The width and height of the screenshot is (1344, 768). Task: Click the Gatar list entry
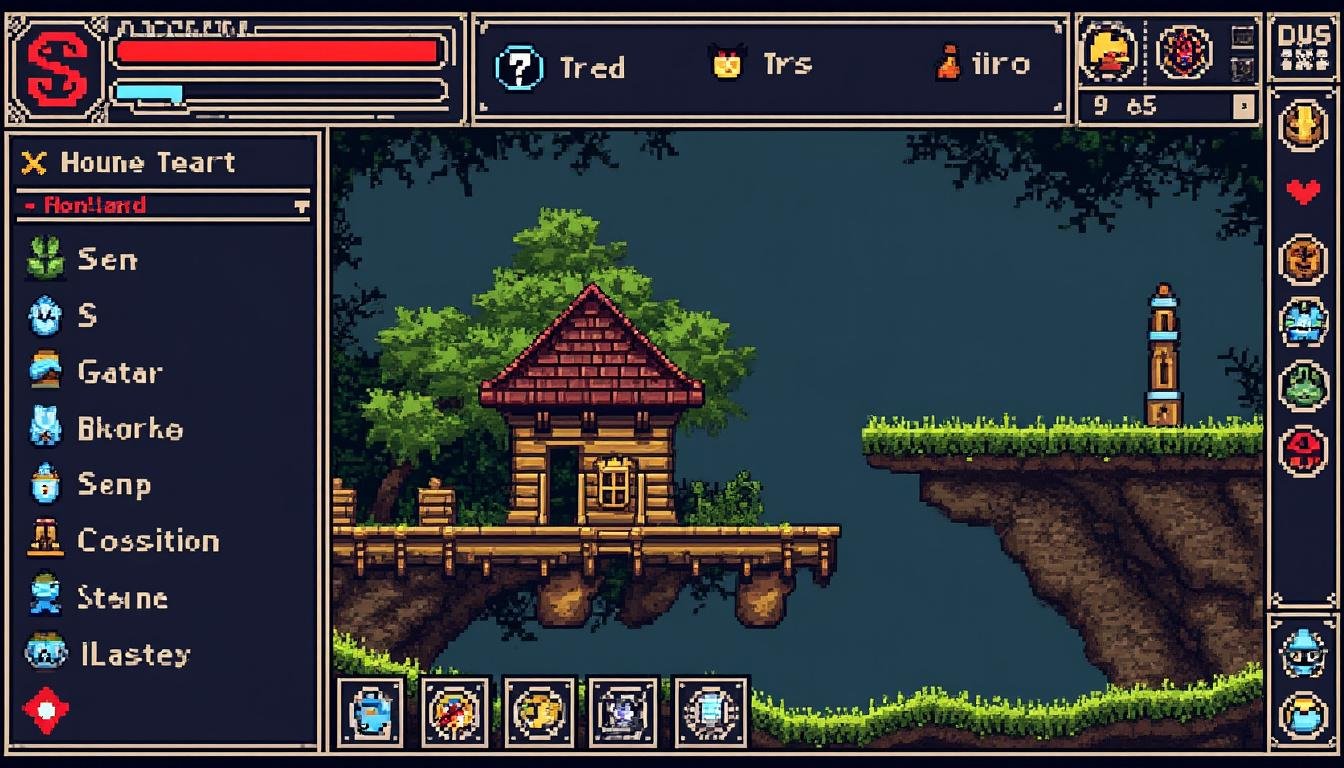click(x=116, y=372)
